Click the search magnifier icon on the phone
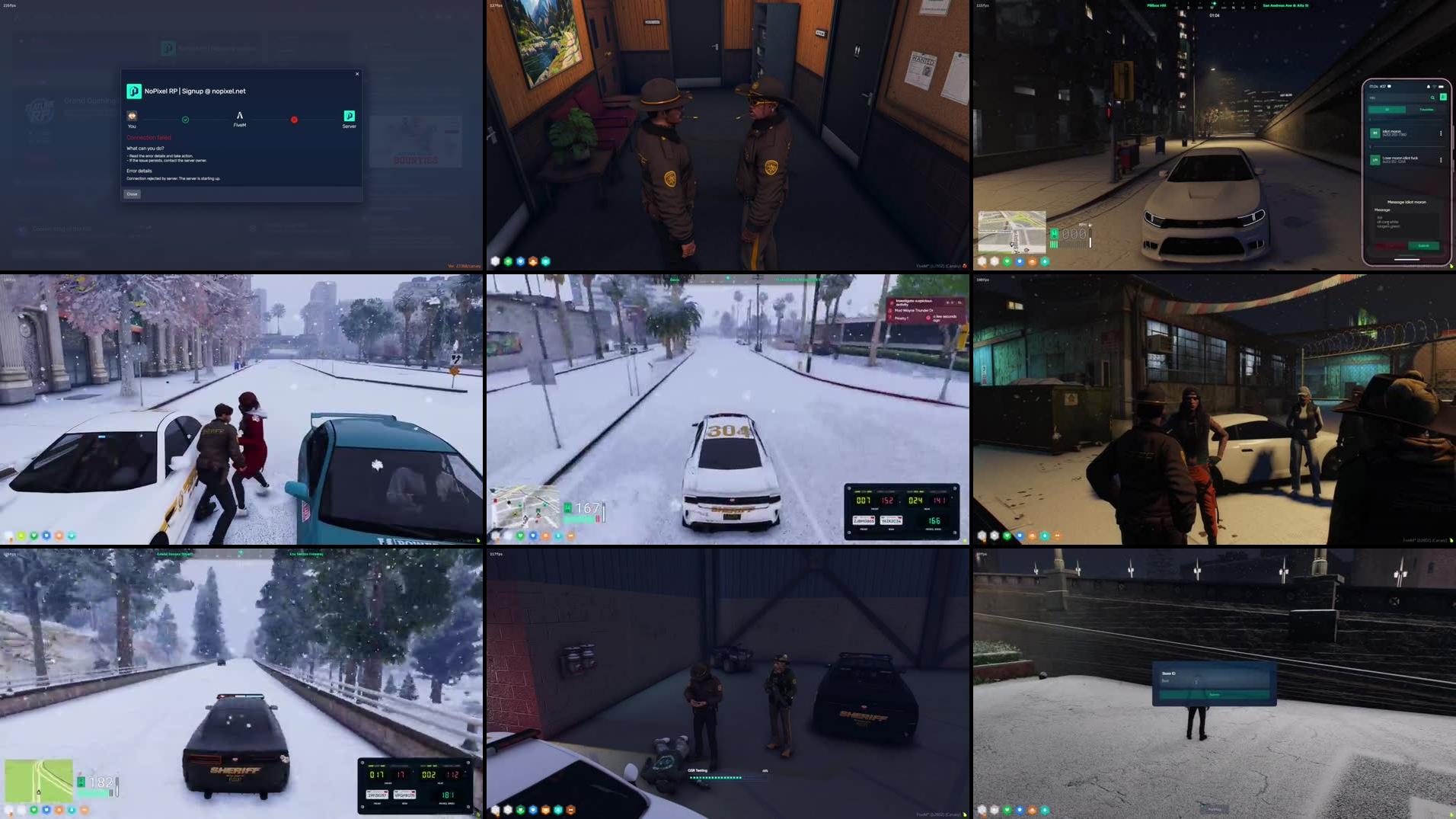The height and width of the screenshot is (819, 1456). click(1432, 98)
